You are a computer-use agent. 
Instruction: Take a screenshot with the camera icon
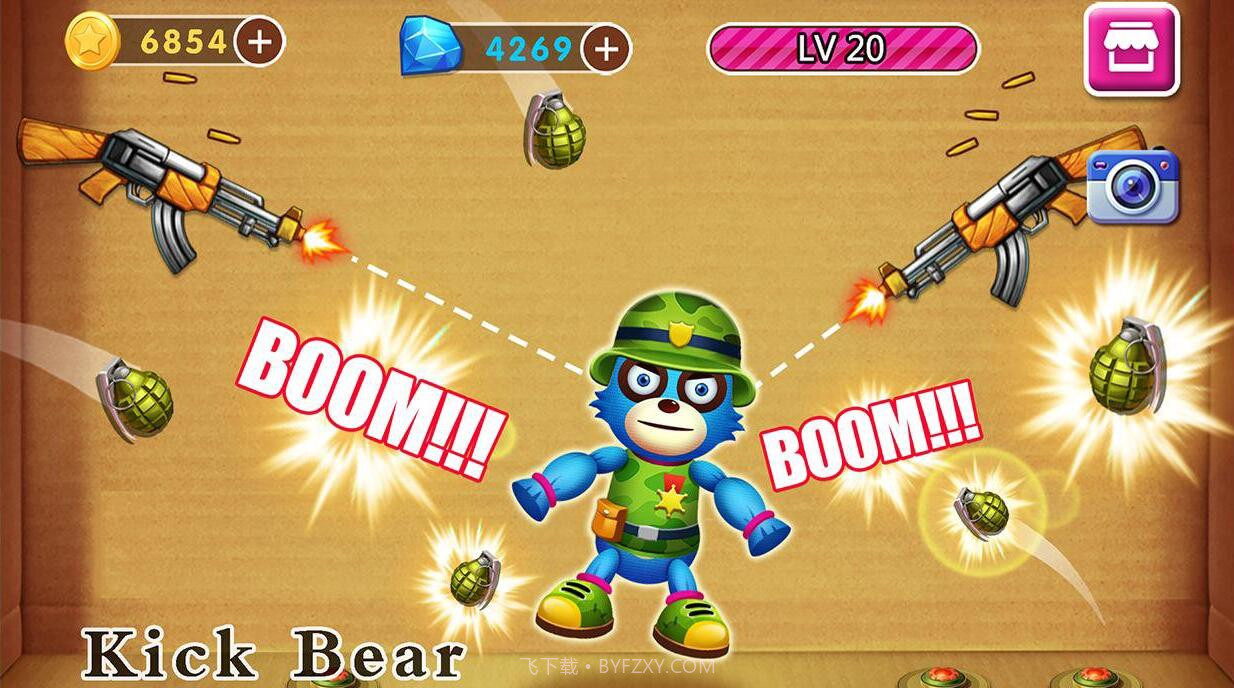tap(1132, 186)
